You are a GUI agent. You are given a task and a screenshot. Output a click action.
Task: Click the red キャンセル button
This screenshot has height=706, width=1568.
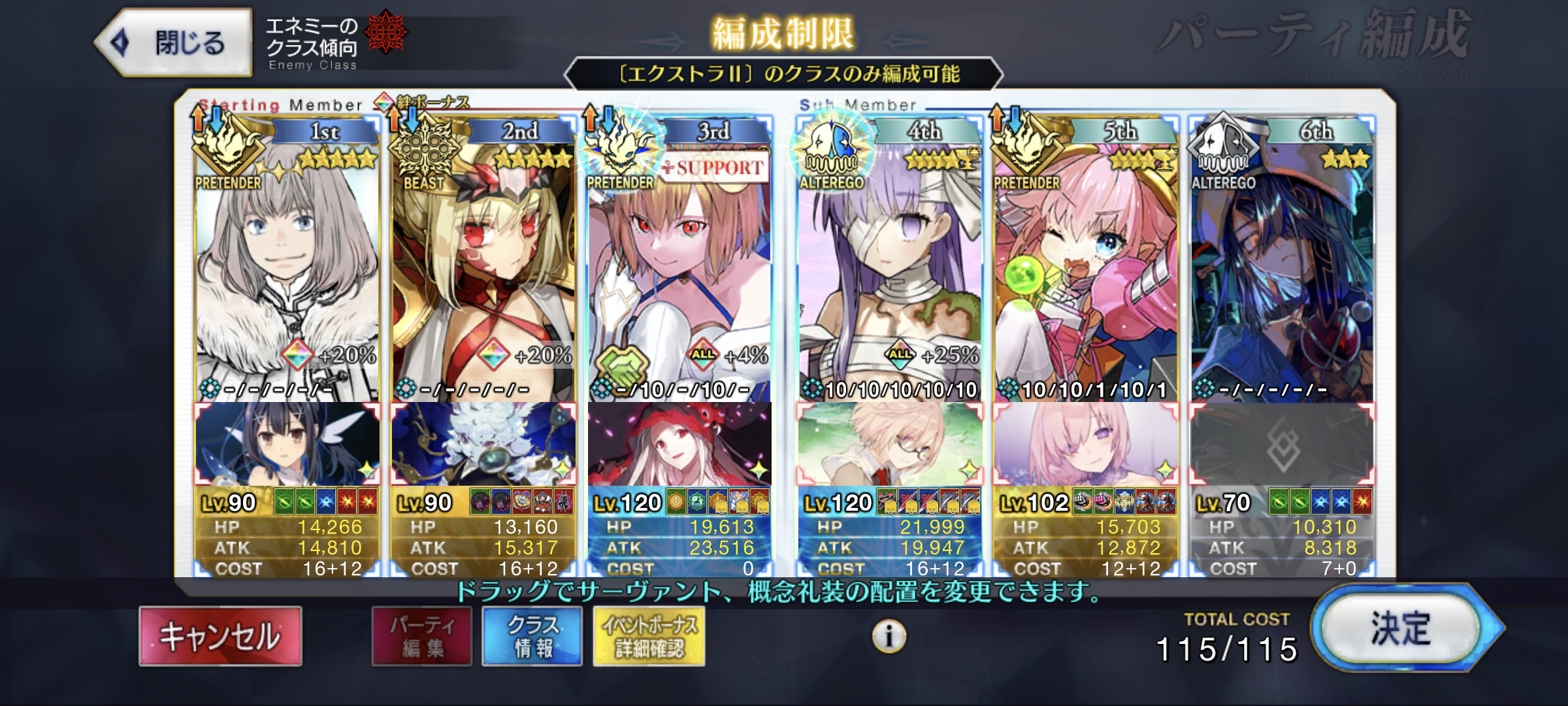(220, 636)
